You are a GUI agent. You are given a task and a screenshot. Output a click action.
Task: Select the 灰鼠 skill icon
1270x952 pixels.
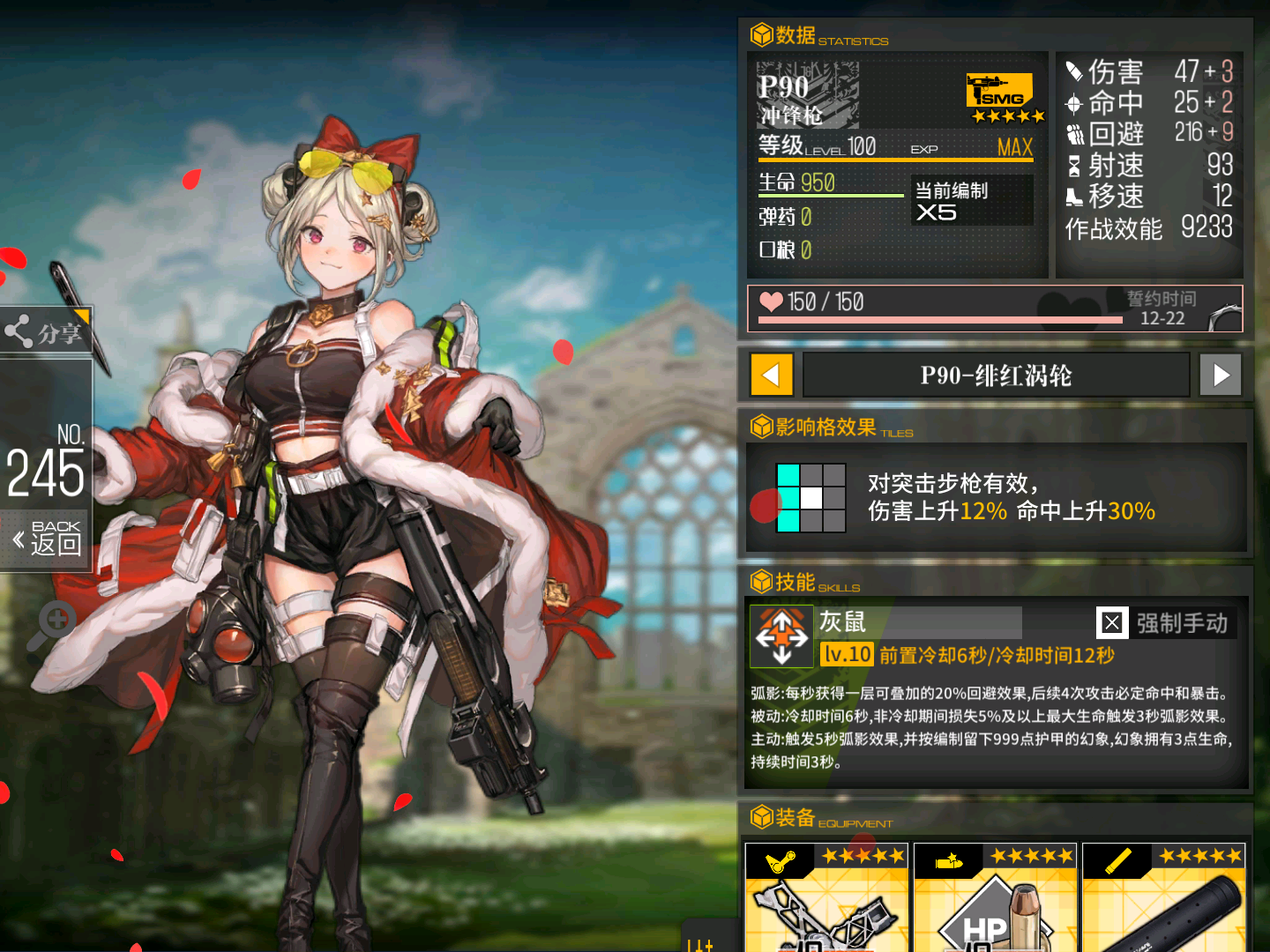click(780, 636)
